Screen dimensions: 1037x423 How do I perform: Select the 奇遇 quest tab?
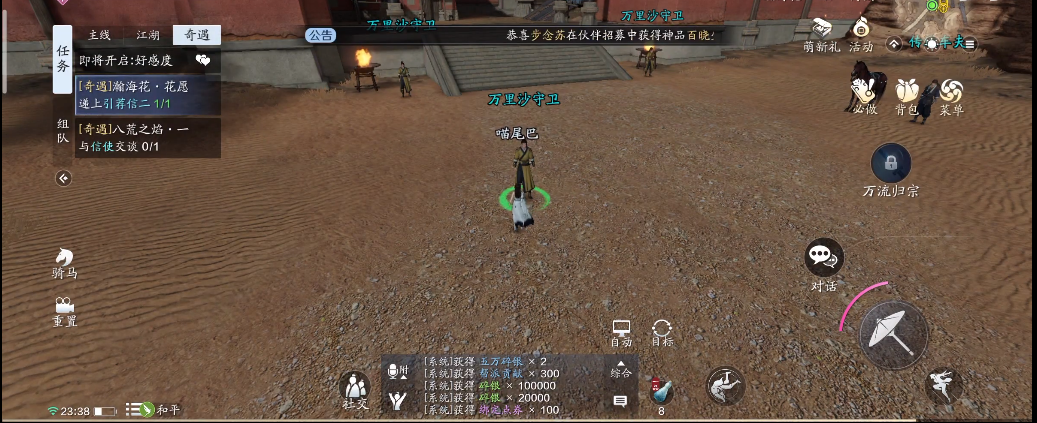click(196, 35)
